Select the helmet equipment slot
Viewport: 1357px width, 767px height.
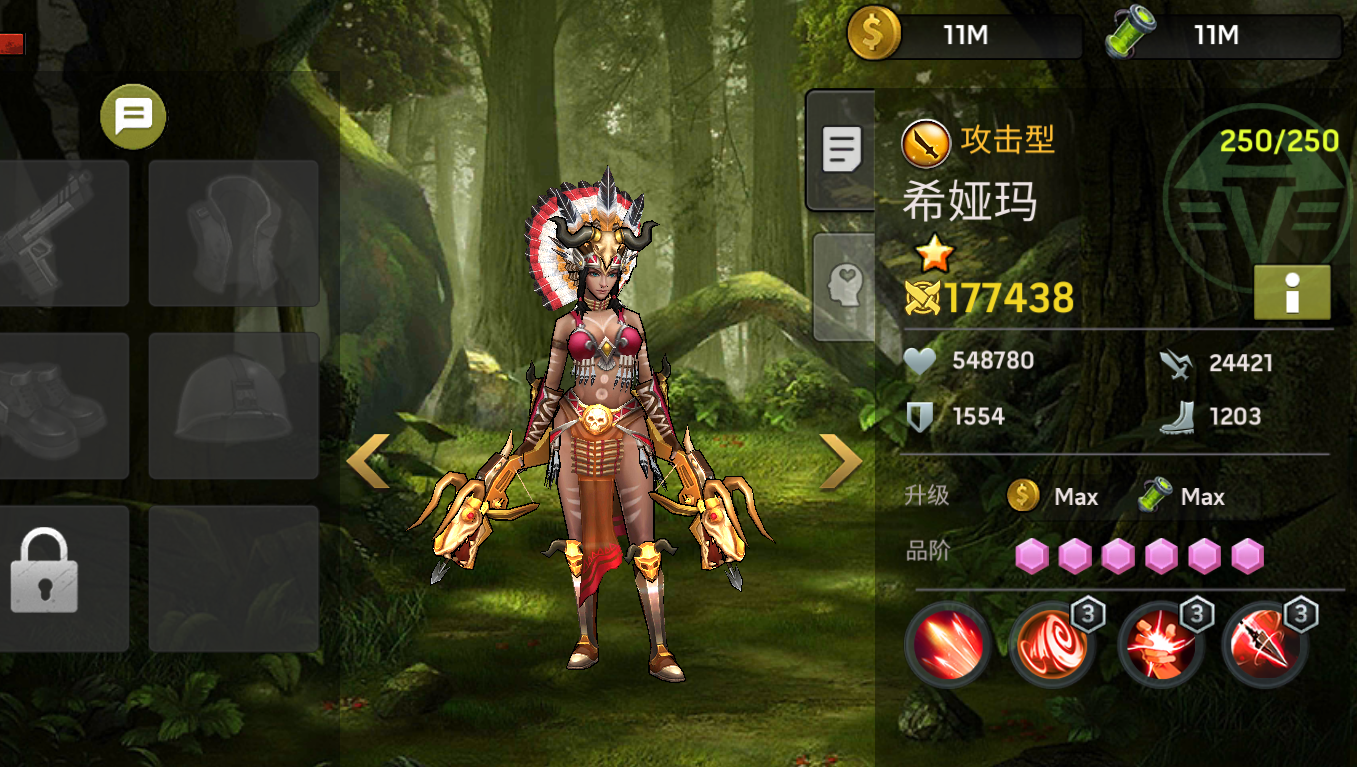(x=234, y=406)
